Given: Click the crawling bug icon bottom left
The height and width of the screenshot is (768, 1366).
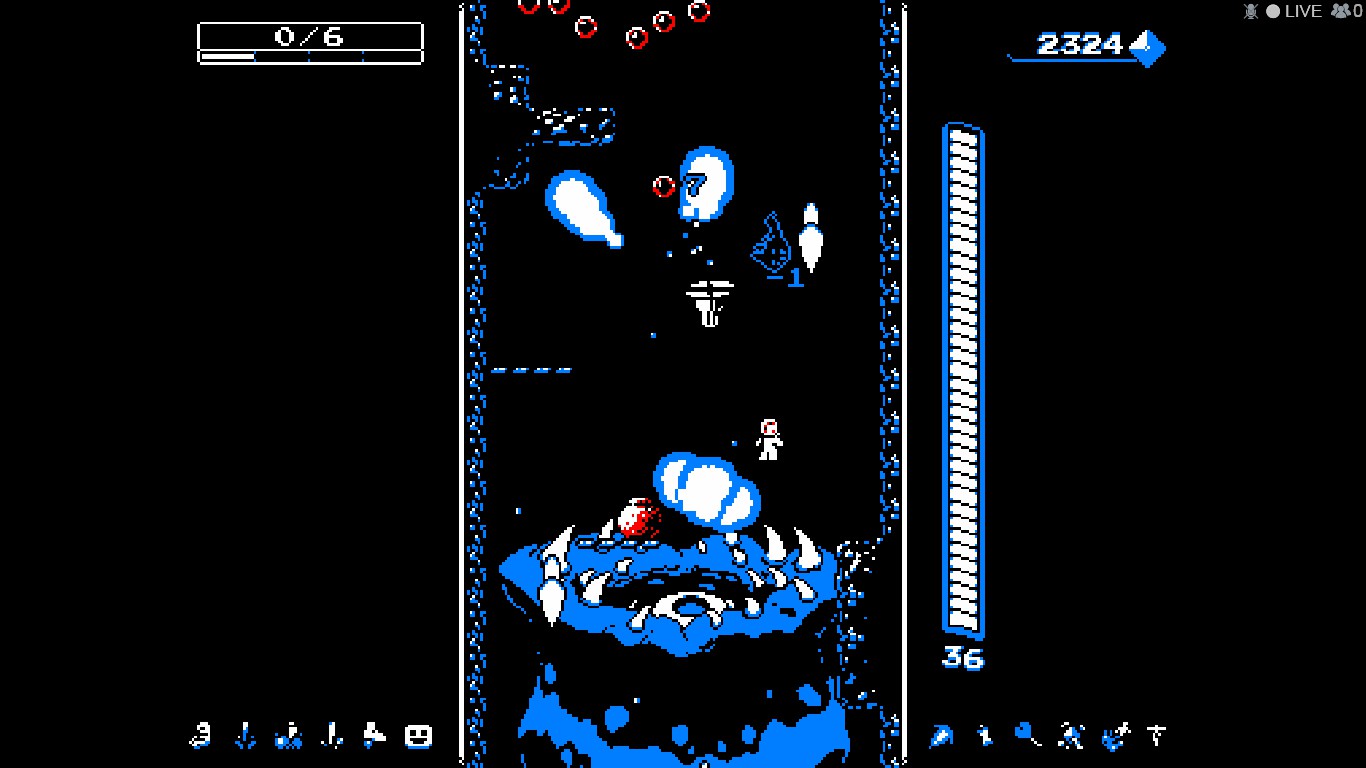Looking at the screenshot, I should pos(287,737).
